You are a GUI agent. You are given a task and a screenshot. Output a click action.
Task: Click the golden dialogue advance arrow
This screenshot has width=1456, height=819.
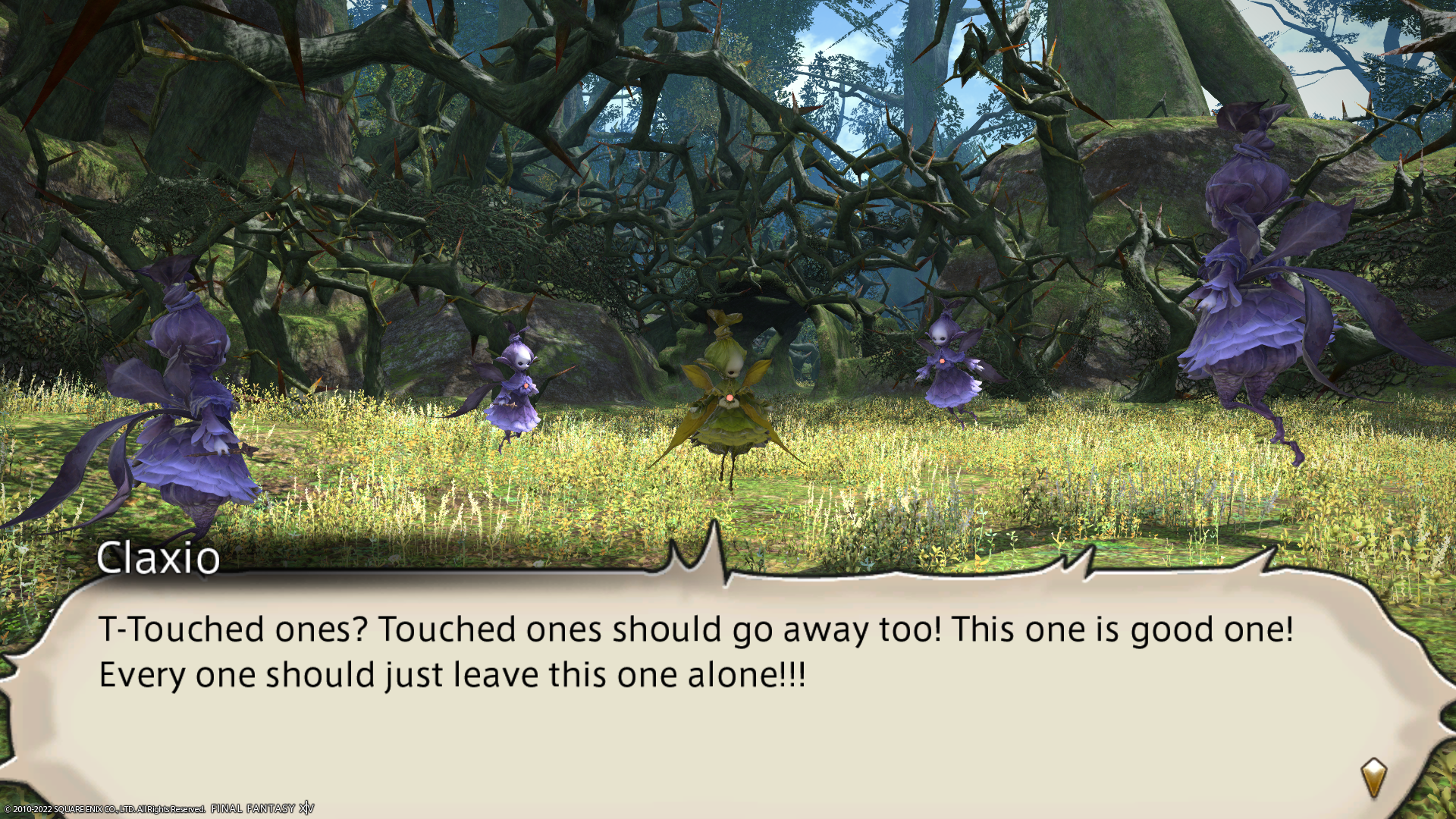point(1373,777)
